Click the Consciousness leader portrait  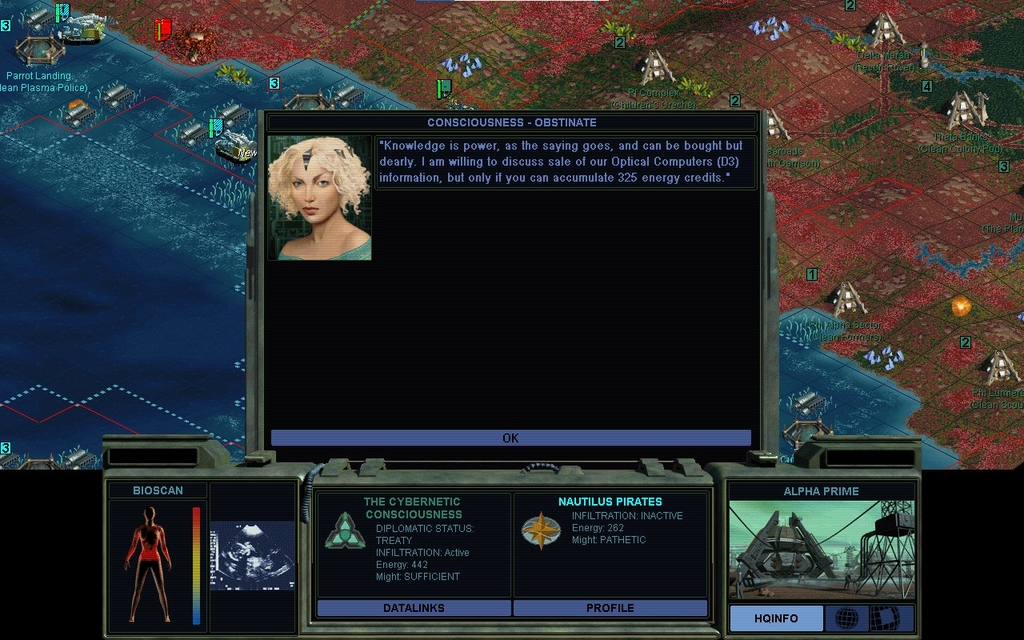coord(319,198)
